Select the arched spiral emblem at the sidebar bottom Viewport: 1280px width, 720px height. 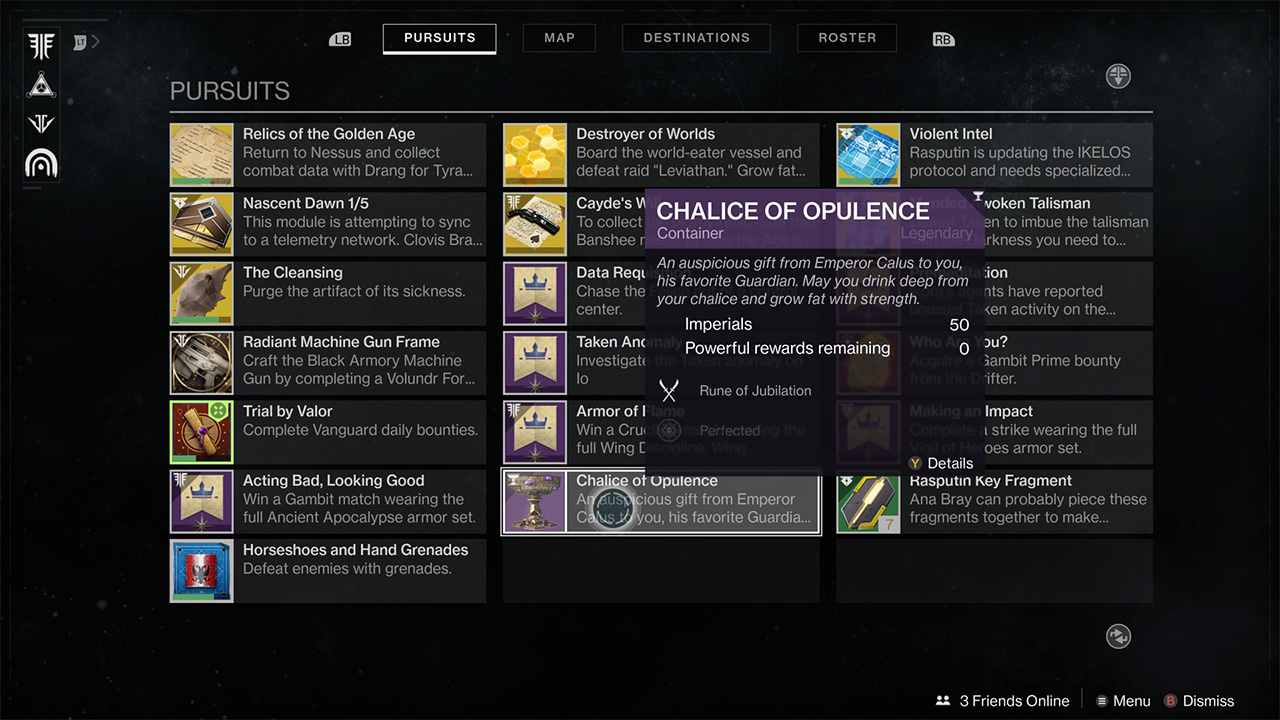coord(40,162)
